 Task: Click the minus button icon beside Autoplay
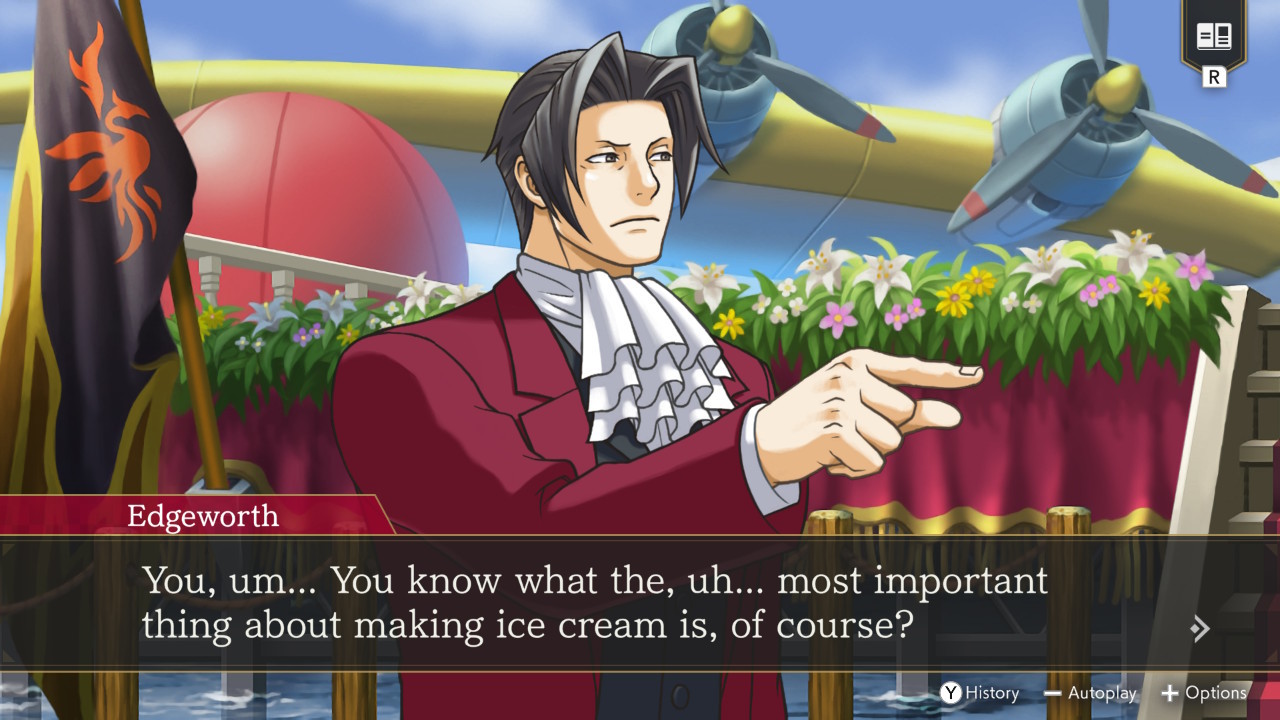(1053, 692)
